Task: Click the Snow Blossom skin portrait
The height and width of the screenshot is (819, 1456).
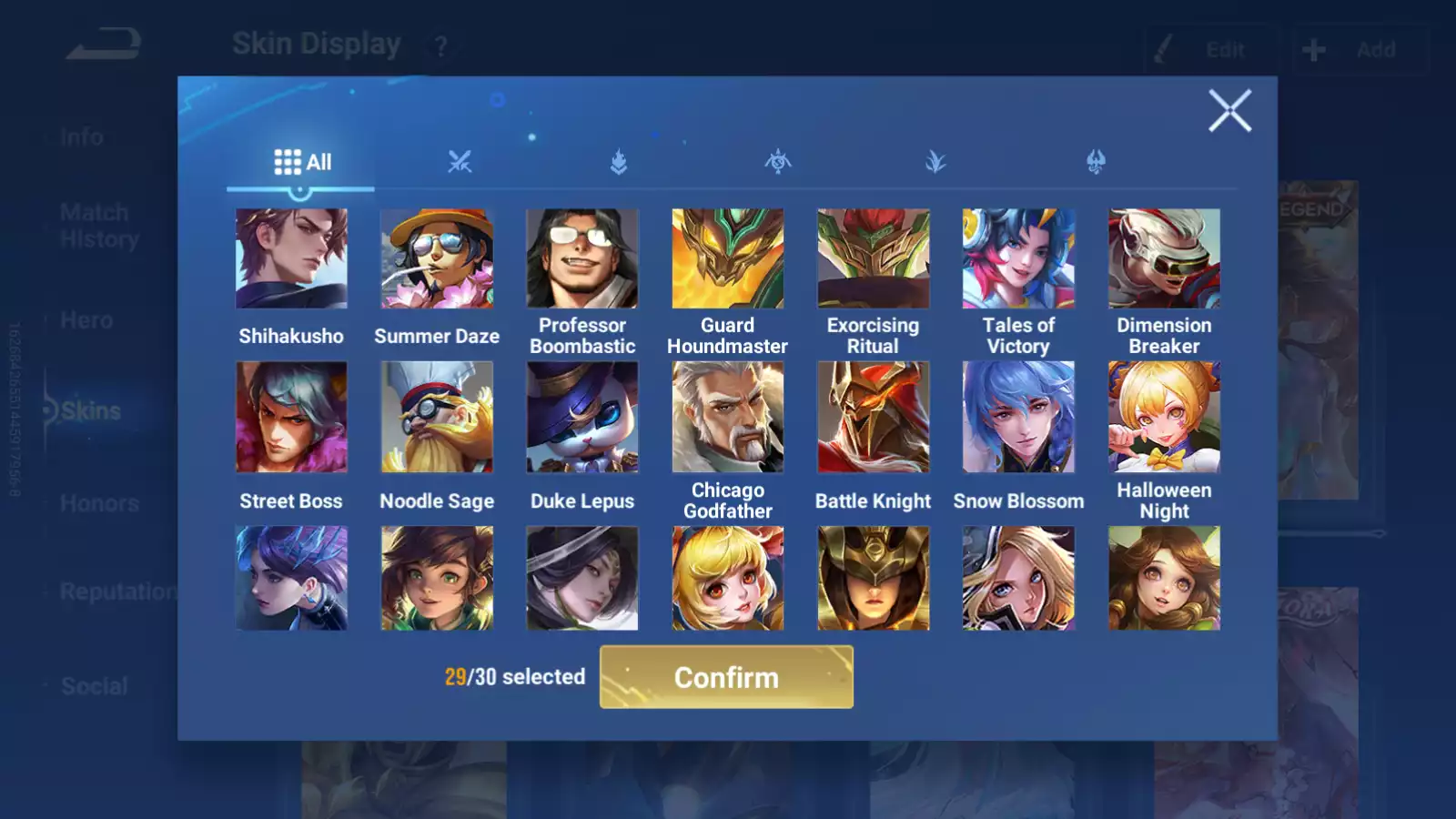Action: (x=1018, y=417)
